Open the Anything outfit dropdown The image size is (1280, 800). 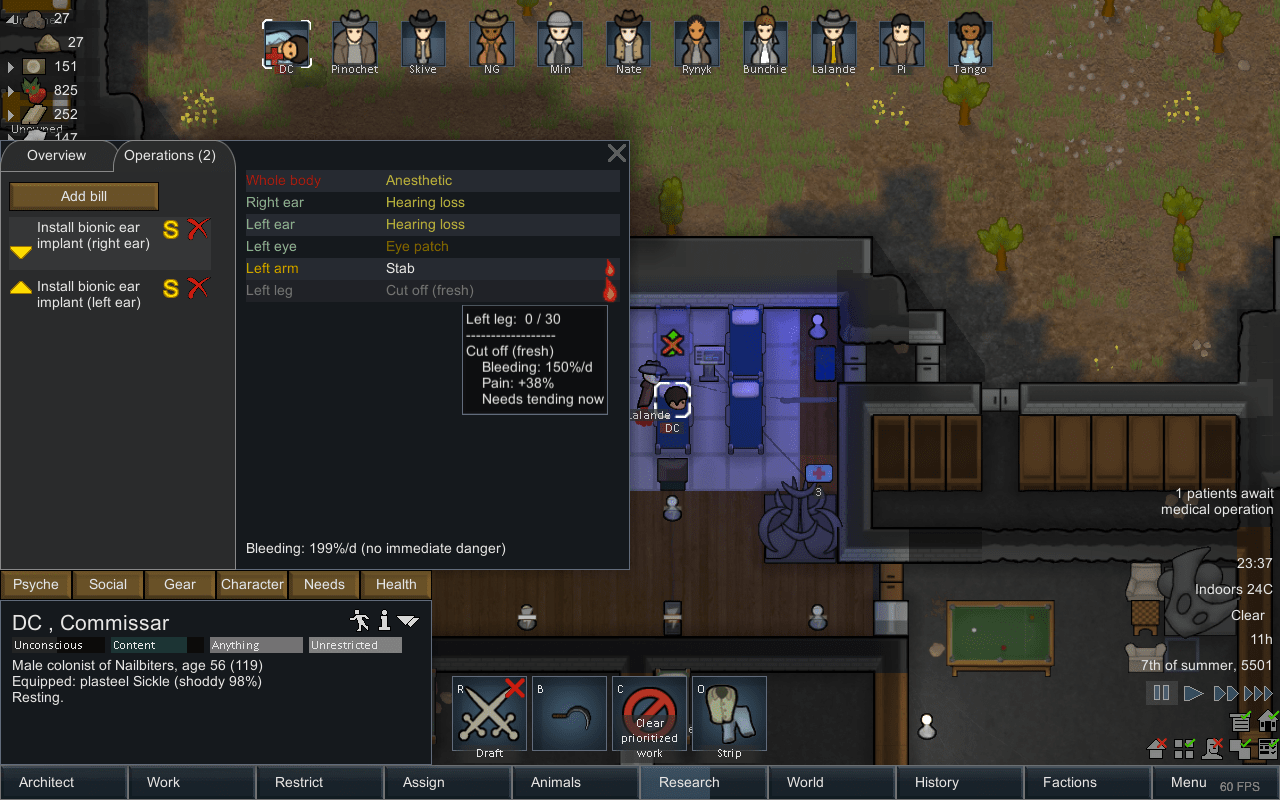[256, 644]
